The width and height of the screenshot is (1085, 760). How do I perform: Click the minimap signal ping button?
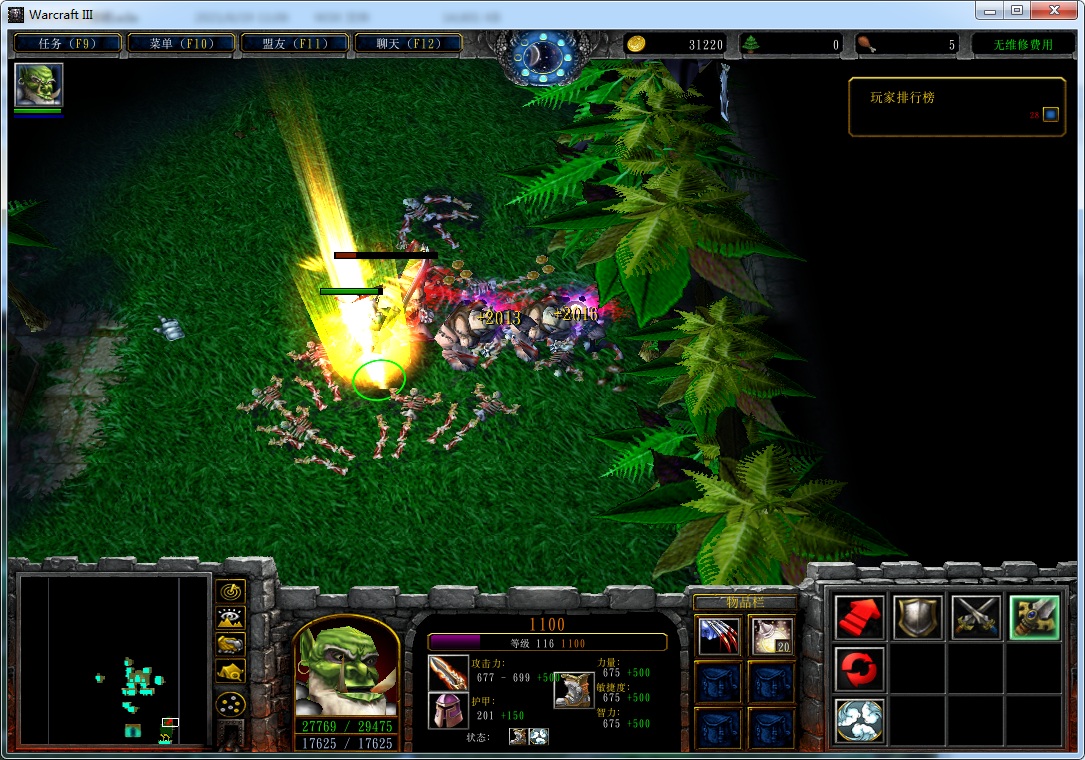coord(231,591)
